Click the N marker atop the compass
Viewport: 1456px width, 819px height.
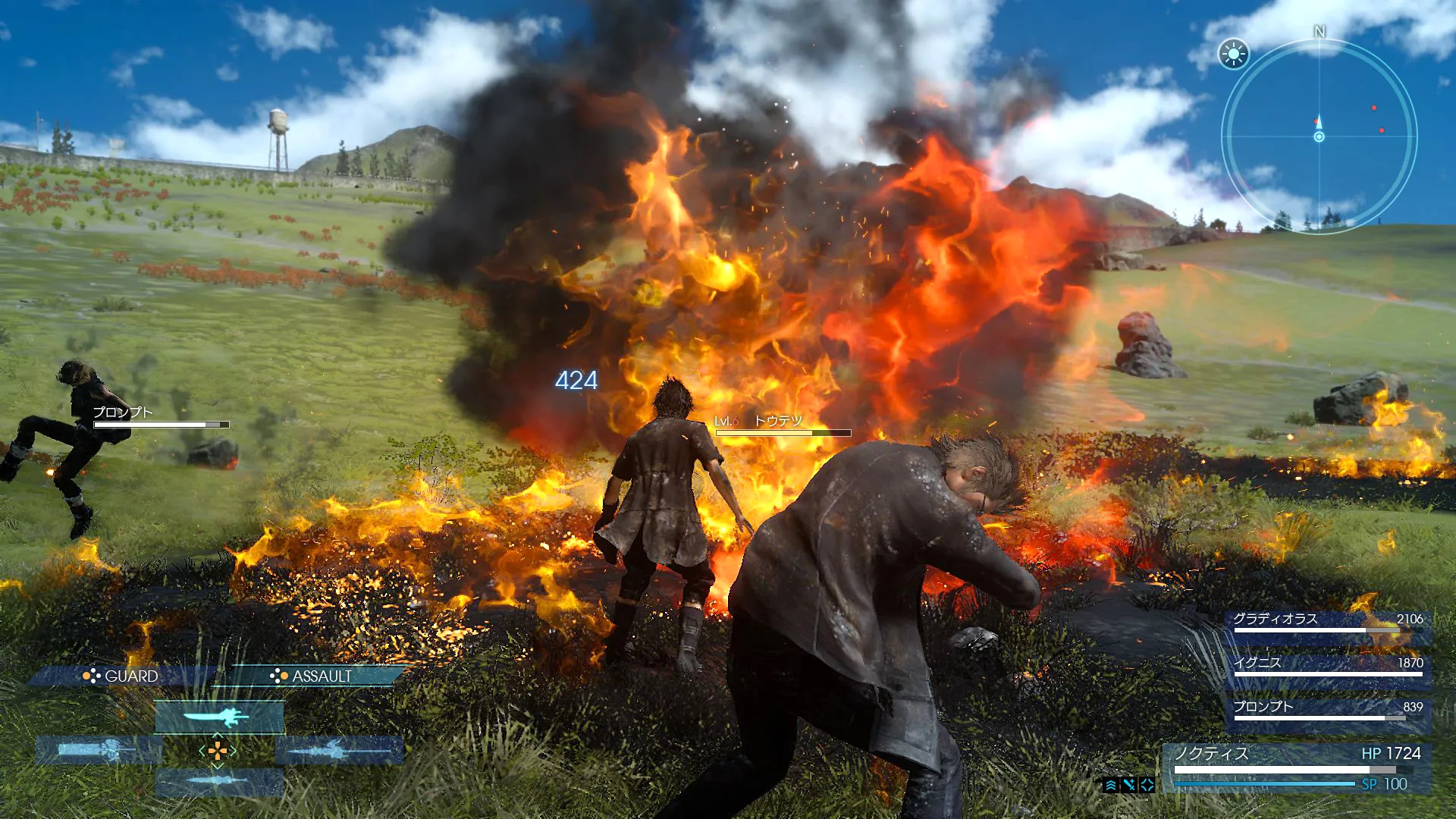point(1320,32)
